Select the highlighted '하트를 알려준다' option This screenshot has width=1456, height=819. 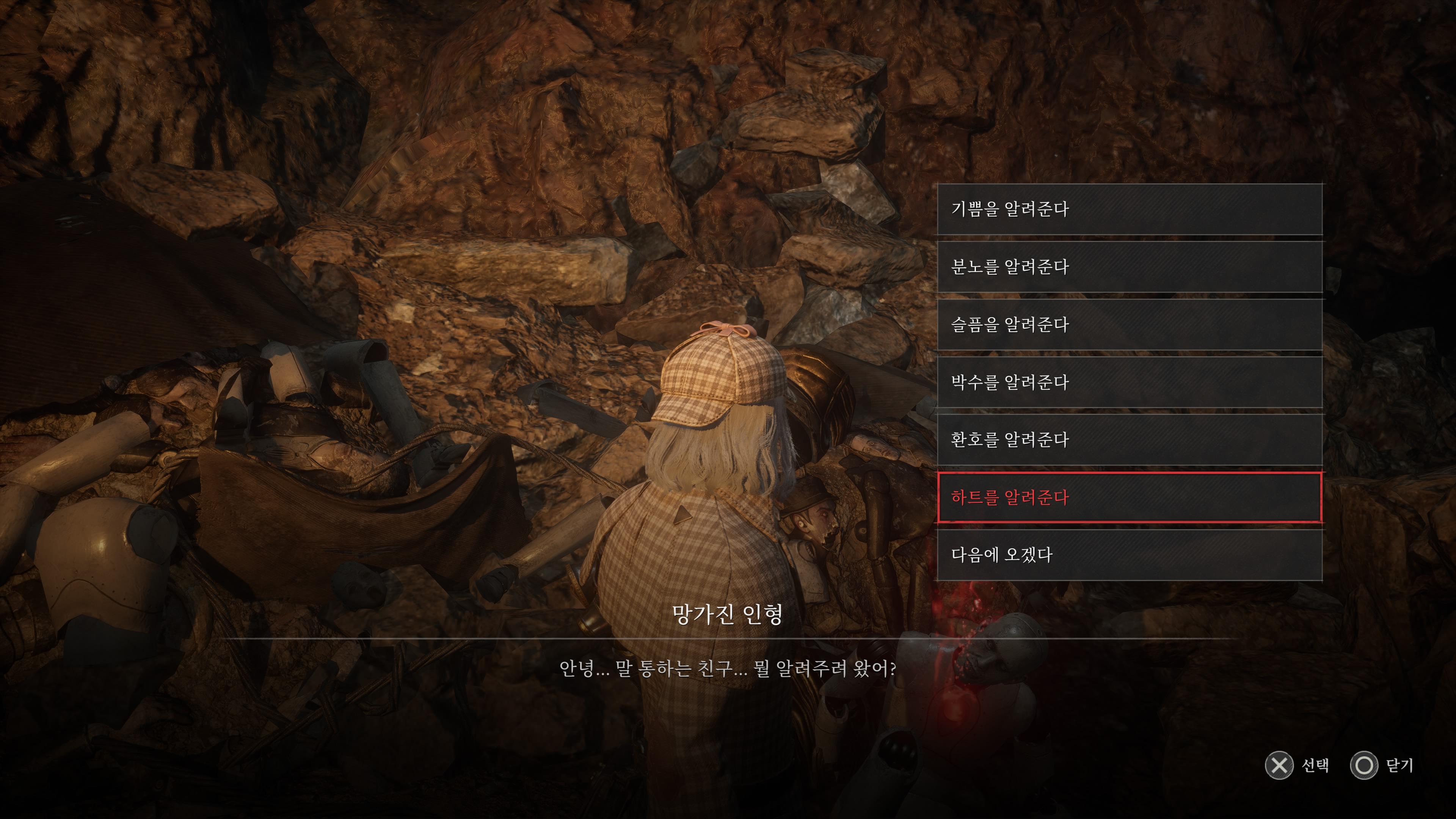(x=1129, y=497)
